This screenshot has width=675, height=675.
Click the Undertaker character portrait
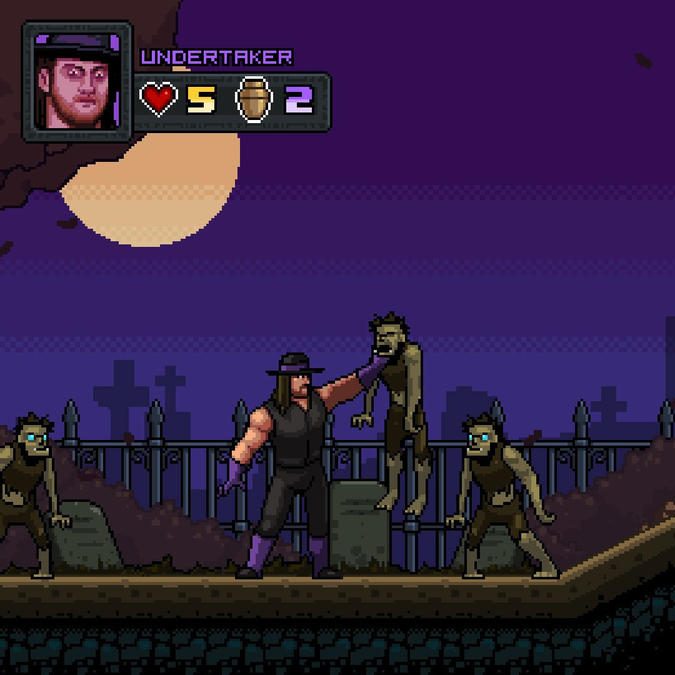77,82
